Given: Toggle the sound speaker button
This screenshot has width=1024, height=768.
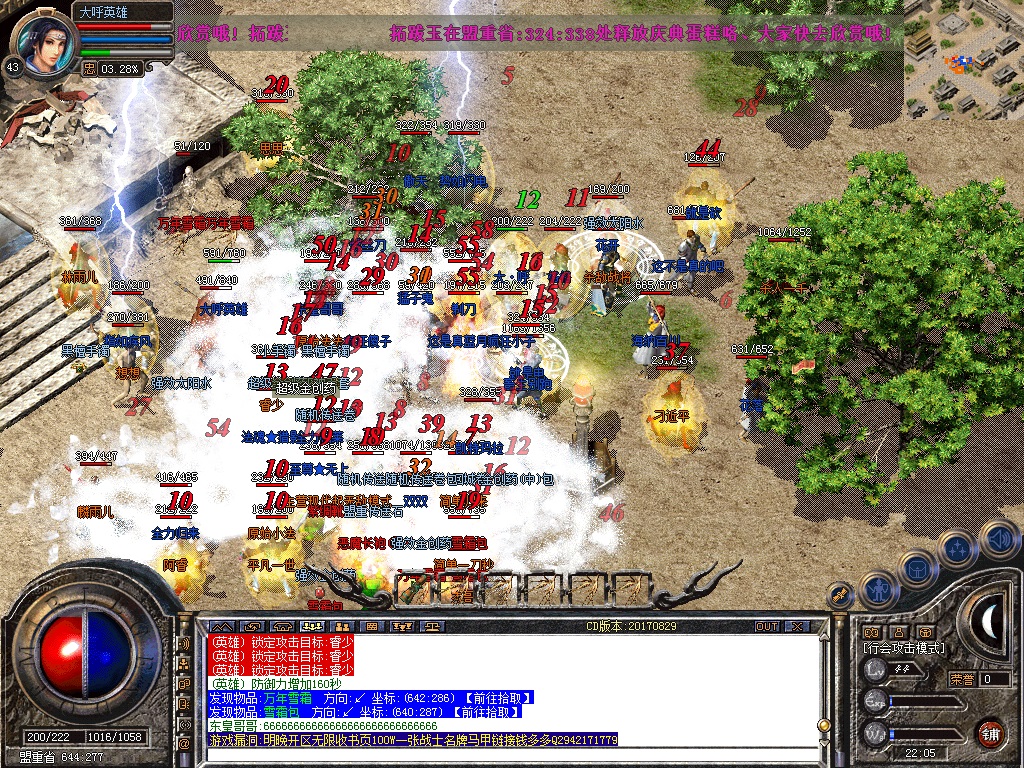Looking at the screenshot, I should [999, 539].
